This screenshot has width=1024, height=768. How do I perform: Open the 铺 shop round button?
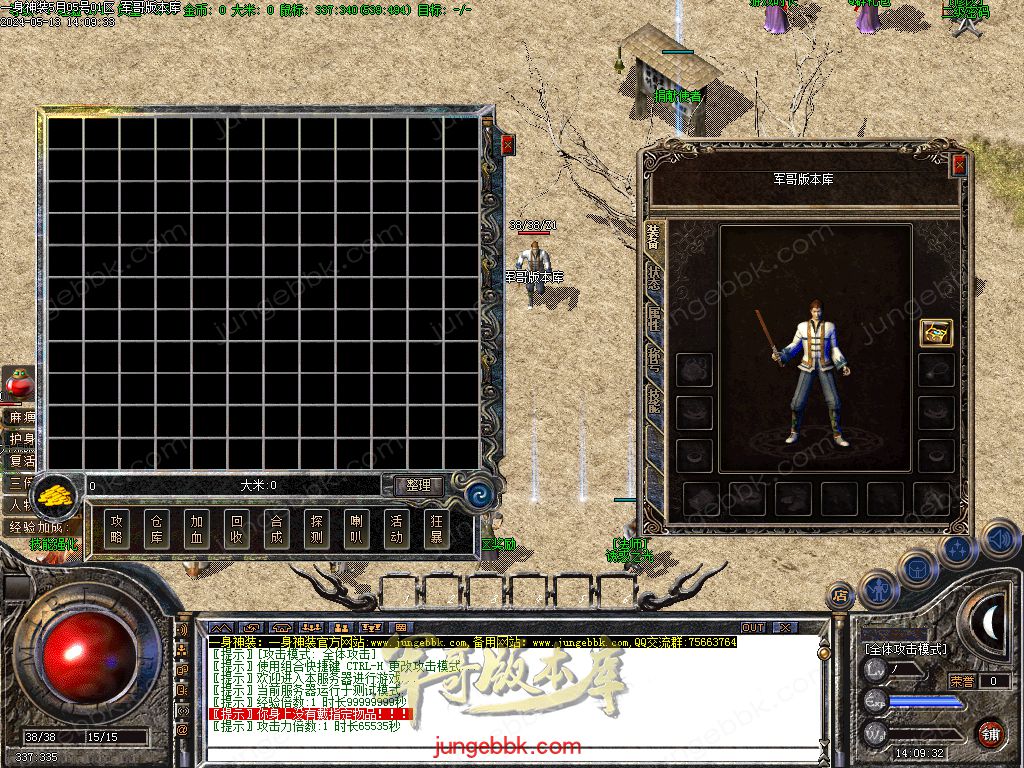coord(989,732)
